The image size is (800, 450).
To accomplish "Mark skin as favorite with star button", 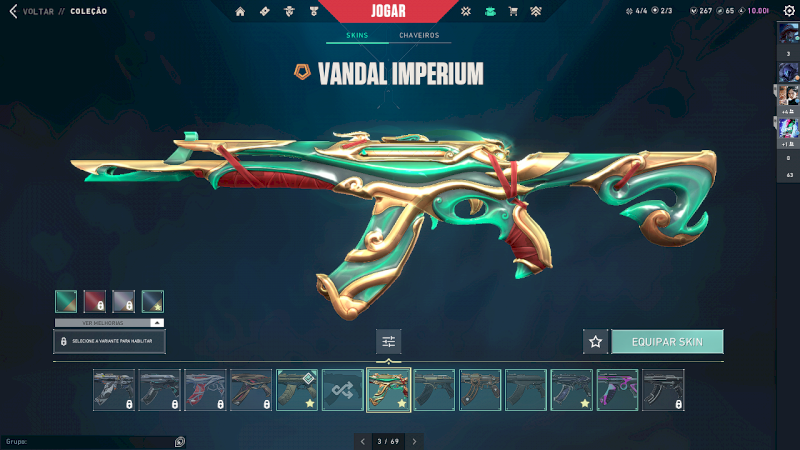I will click(x=596, y=342).
